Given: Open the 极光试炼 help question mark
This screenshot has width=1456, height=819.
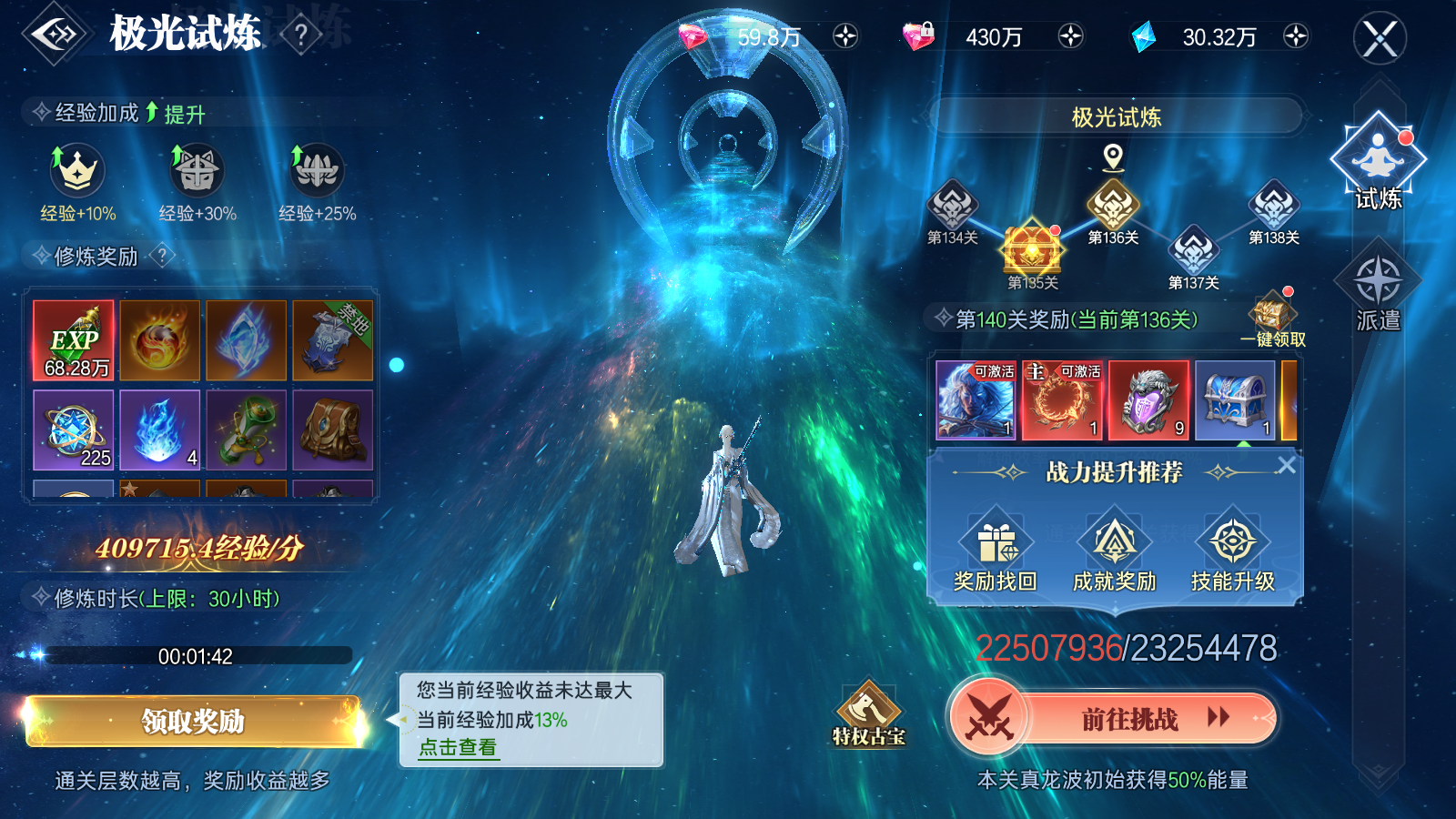Looking at the screenshot, I should (300, 32).
